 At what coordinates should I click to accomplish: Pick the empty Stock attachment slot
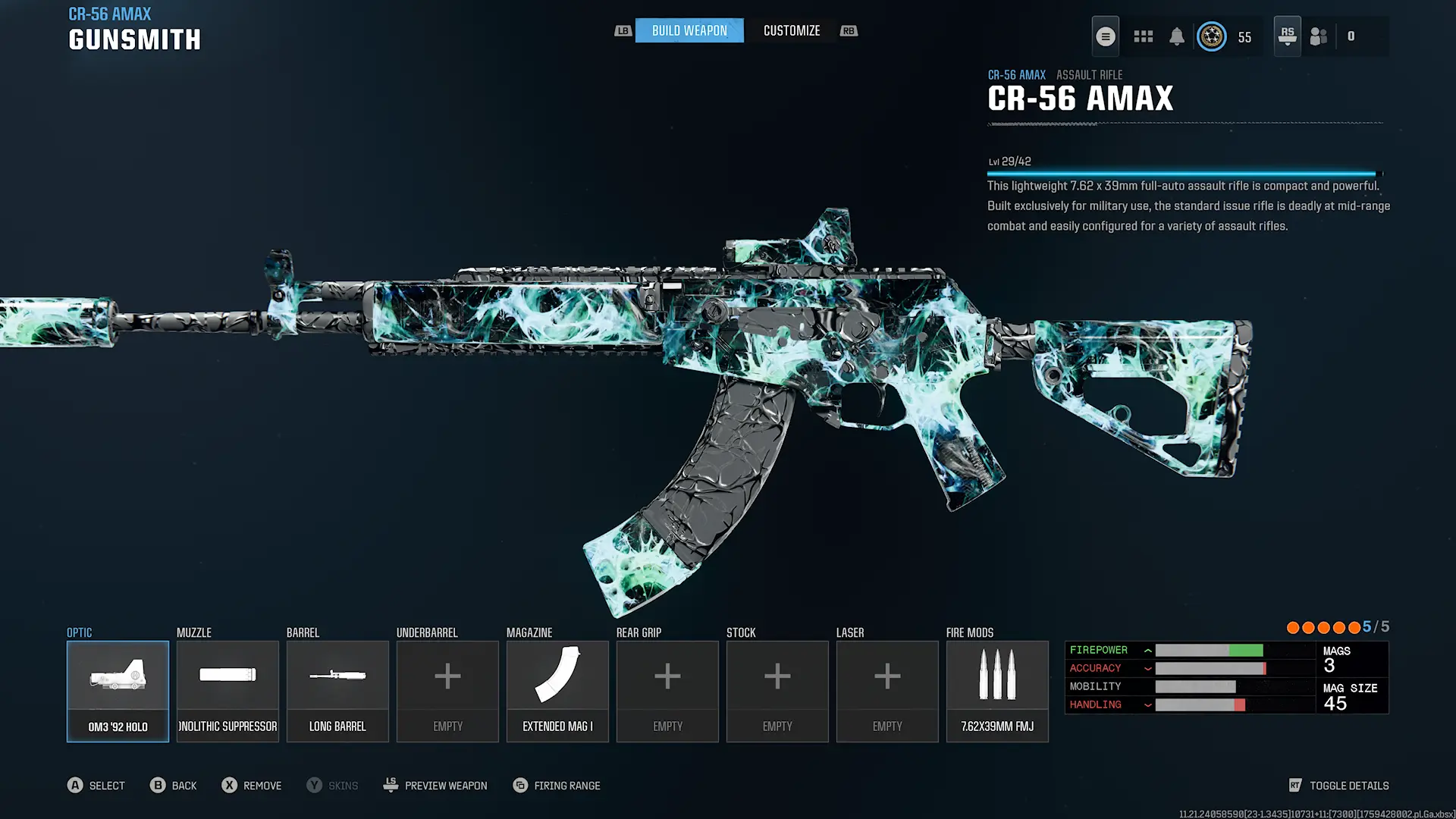pyautogui.click(x=777, y=691)
